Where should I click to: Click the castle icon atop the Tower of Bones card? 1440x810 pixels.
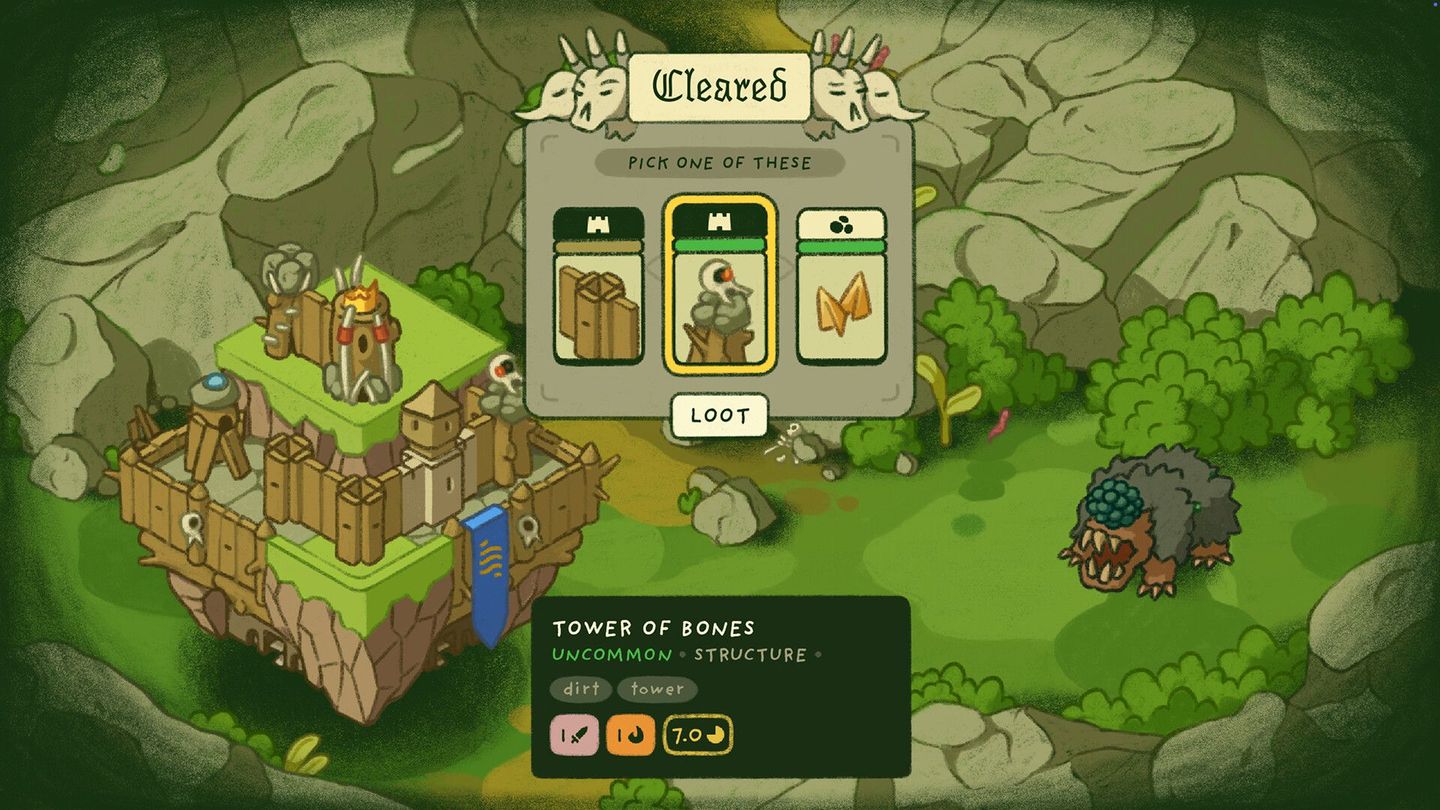tap(720, 224)
